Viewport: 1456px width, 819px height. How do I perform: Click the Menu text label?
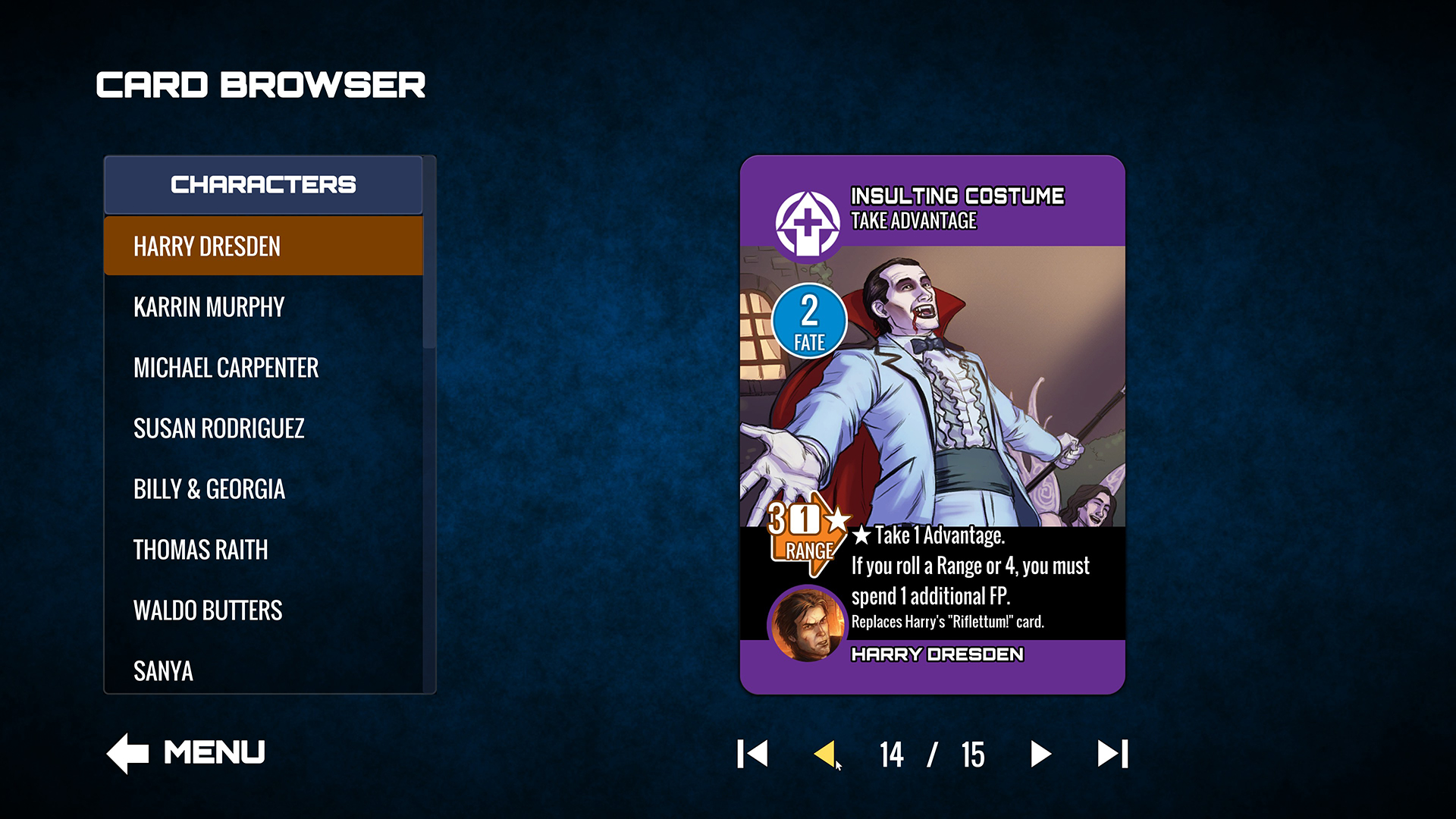coord(215,751)
